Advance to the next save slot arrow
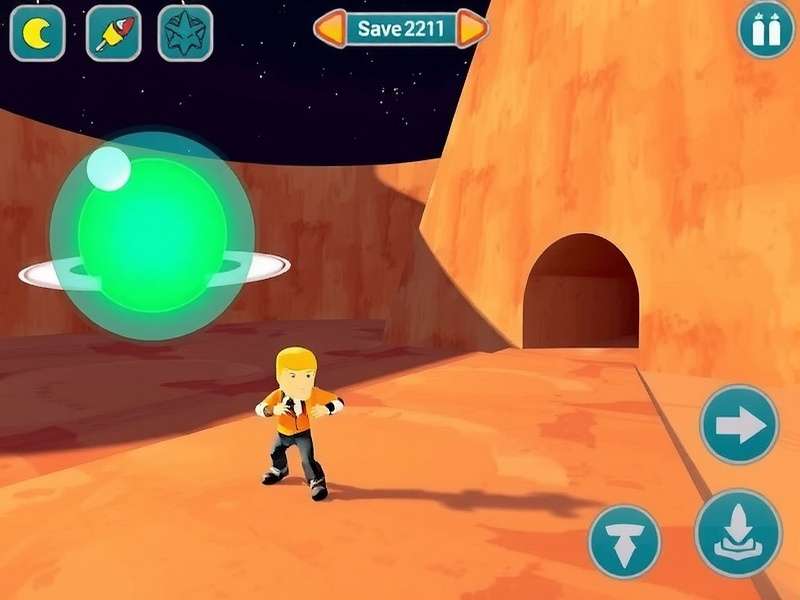Screen dimensions: 800x600 473,29
